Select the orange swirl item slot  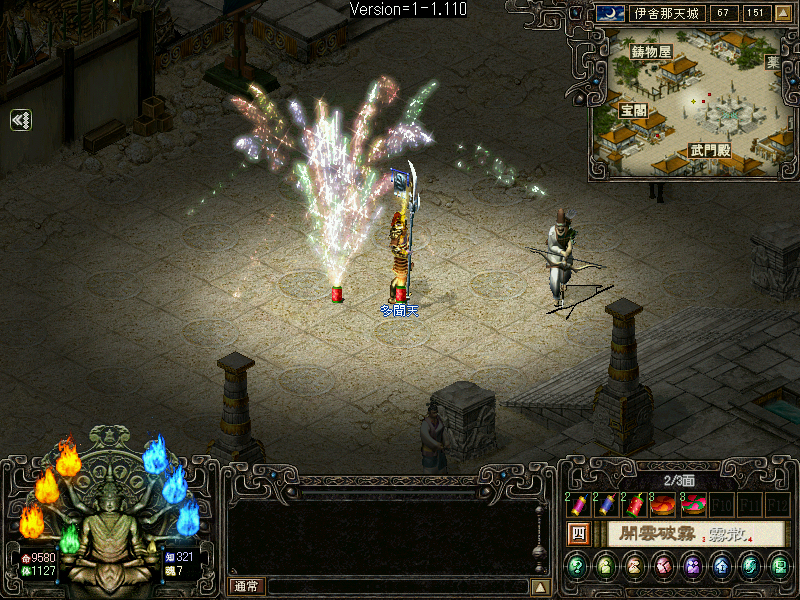tap(662, 506)
